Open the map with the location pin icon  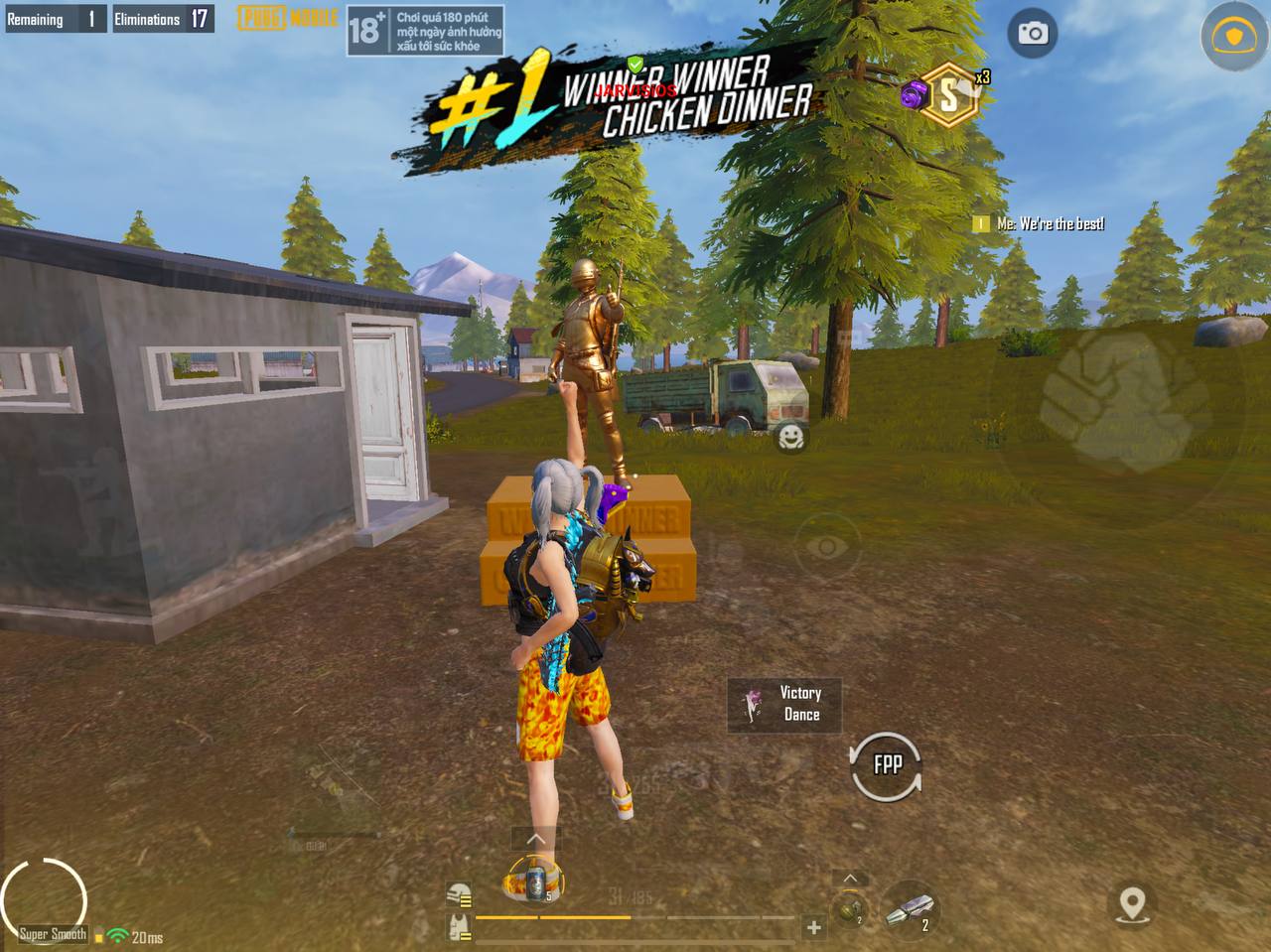click(1134, 905)
